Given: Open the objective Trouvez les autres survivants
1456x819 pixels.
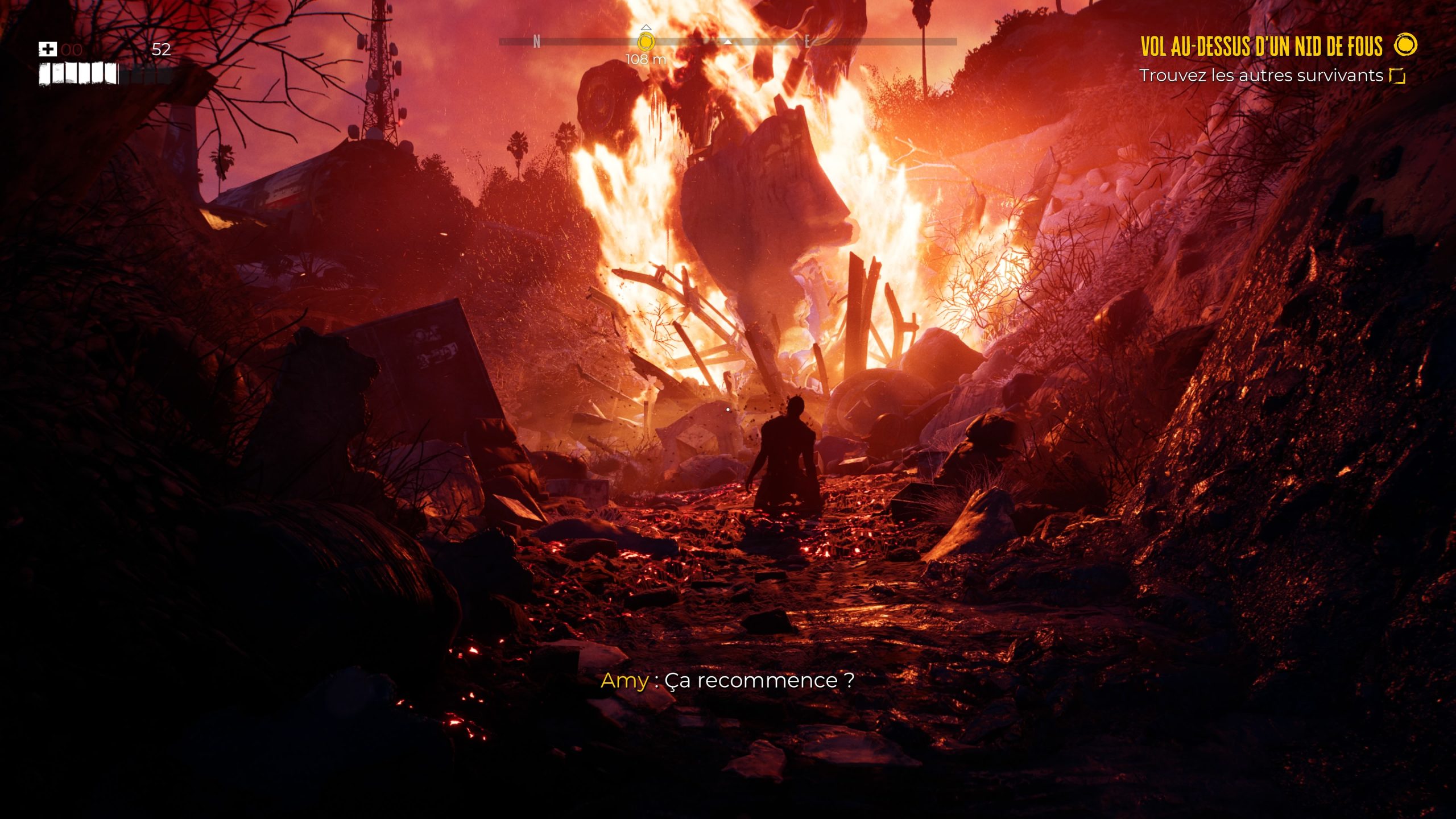Looking at the screenshot, I should pyautogui.click(x=1261, y=76).
